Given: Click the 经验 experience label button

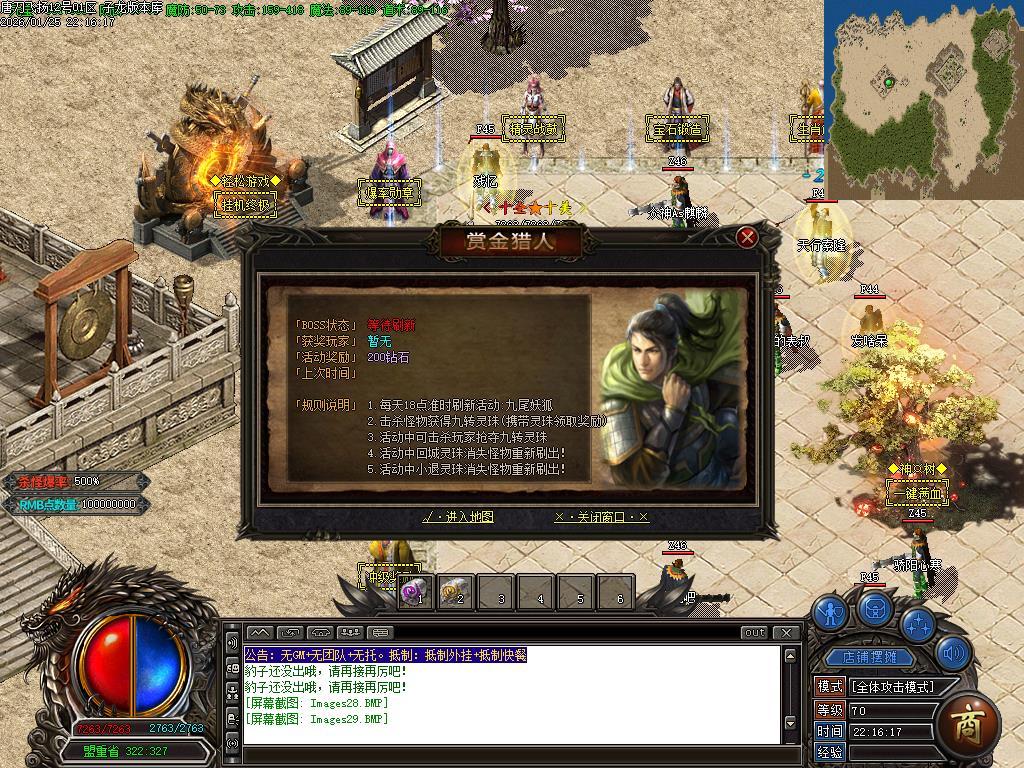Looking at the screenshot, I should pyautogui.click(x=830, y=752).
